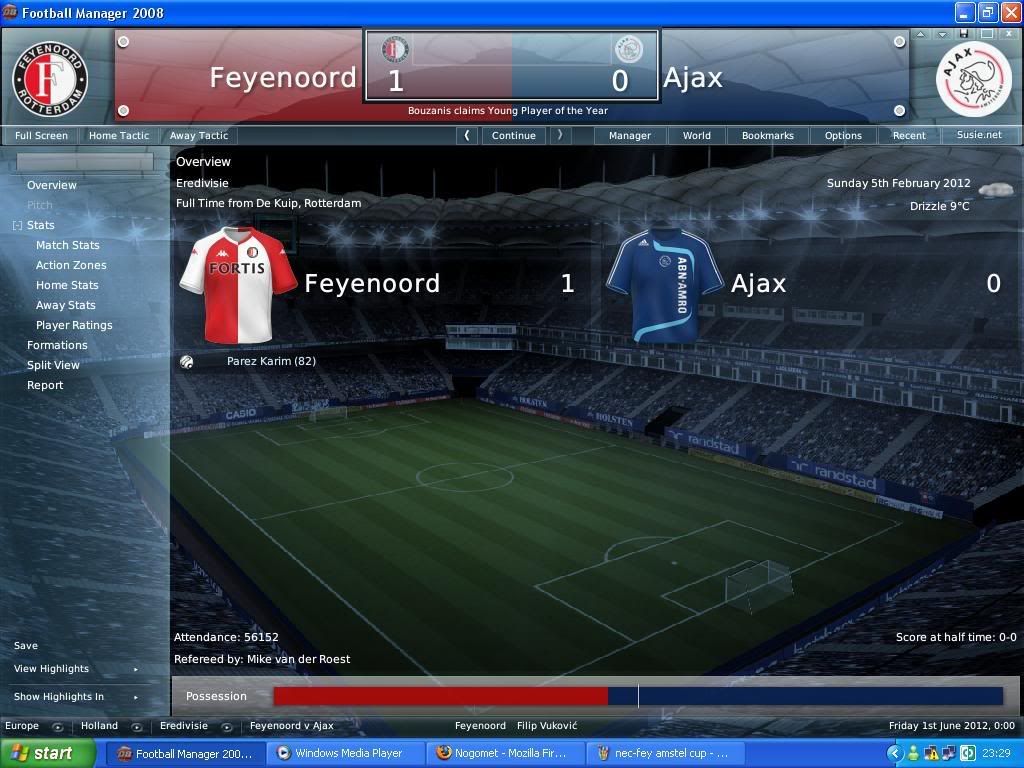This screenshot has width=1024, height=768.
Task: Show the Action Zones view
Action: click(x=71, y=265)
